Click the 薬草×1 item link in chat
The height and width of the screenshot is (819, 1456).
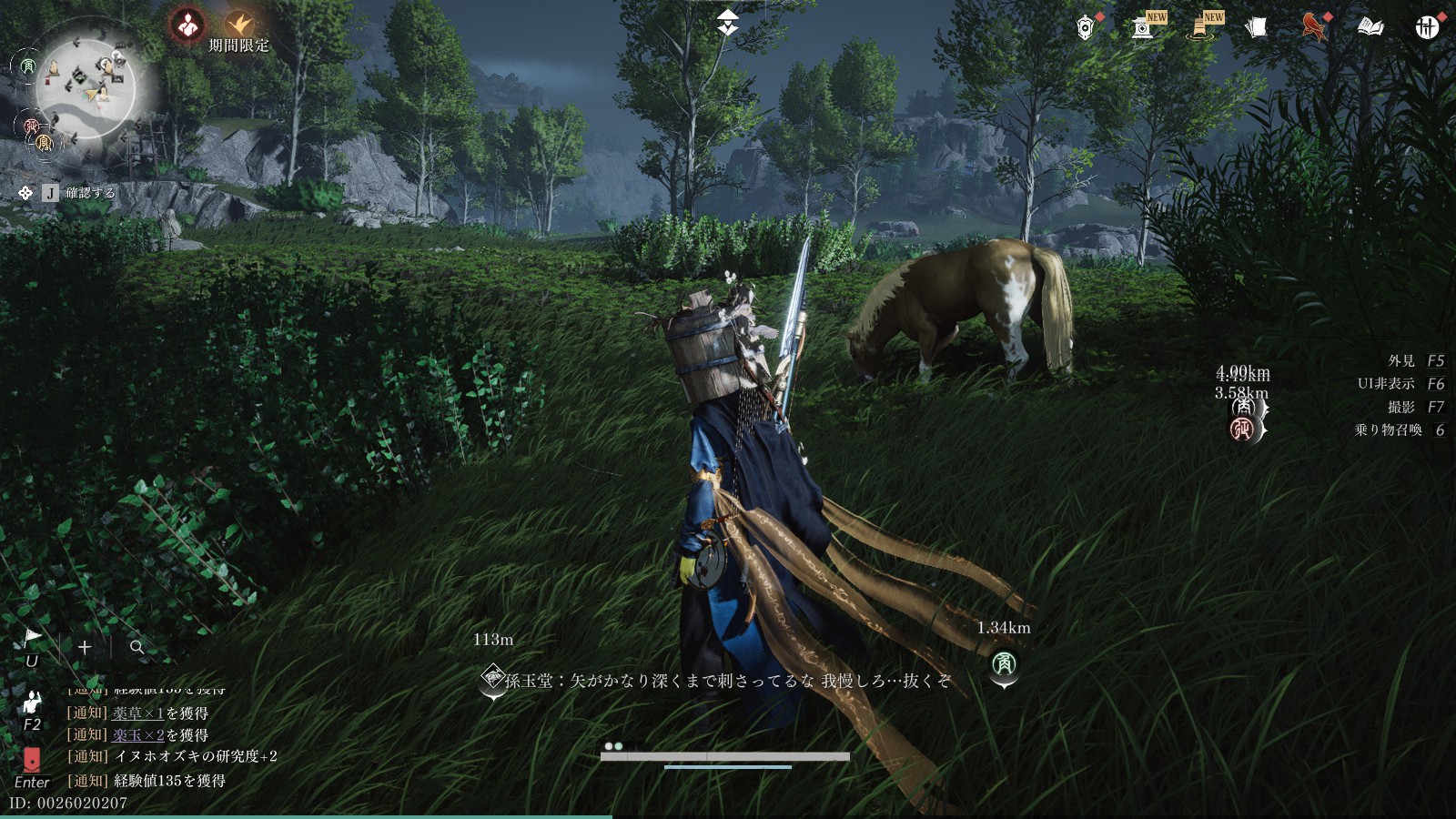[138, 713]
